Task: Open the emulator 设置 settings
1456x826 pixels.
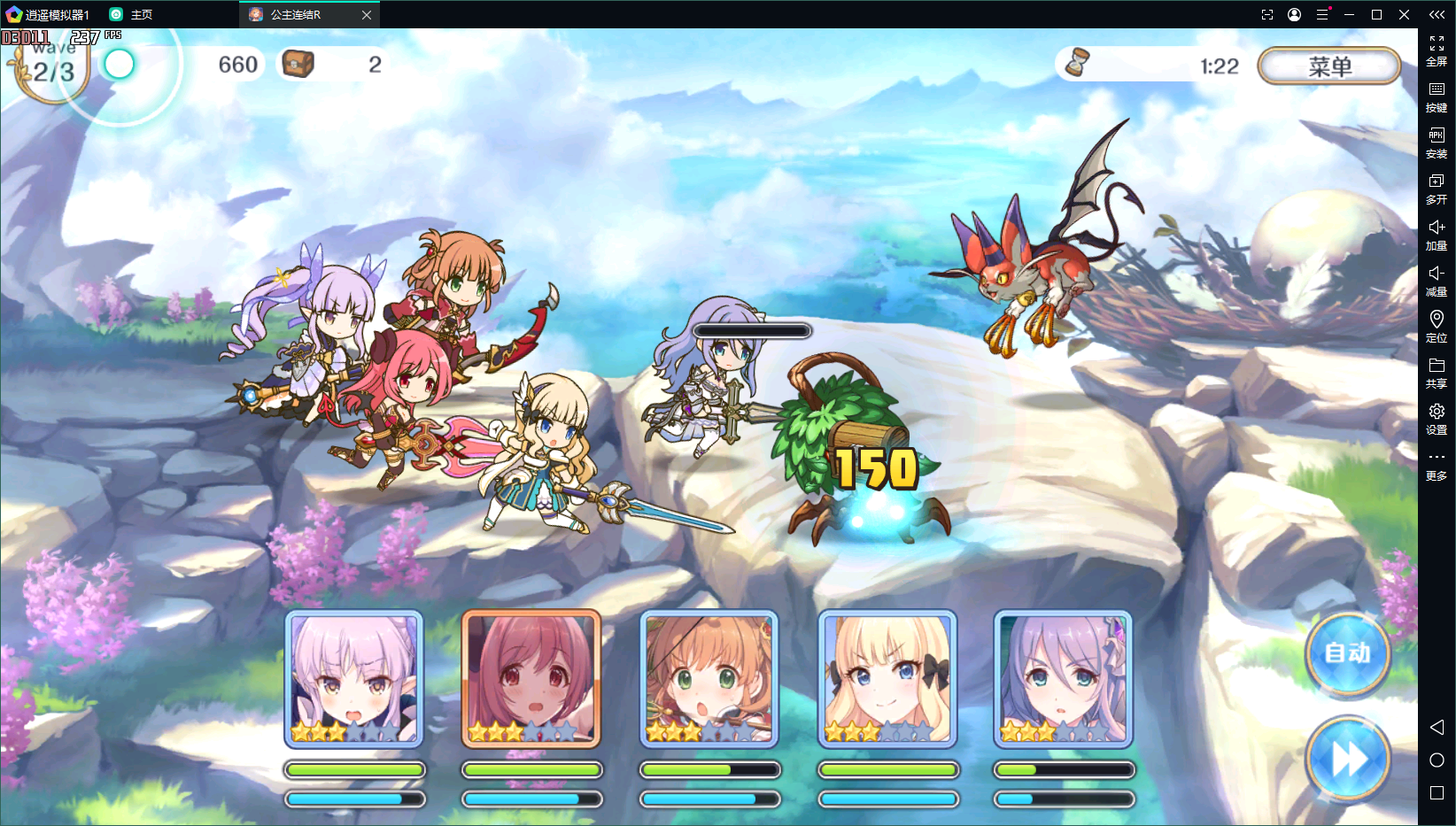Action: [x=1437, y=418]
